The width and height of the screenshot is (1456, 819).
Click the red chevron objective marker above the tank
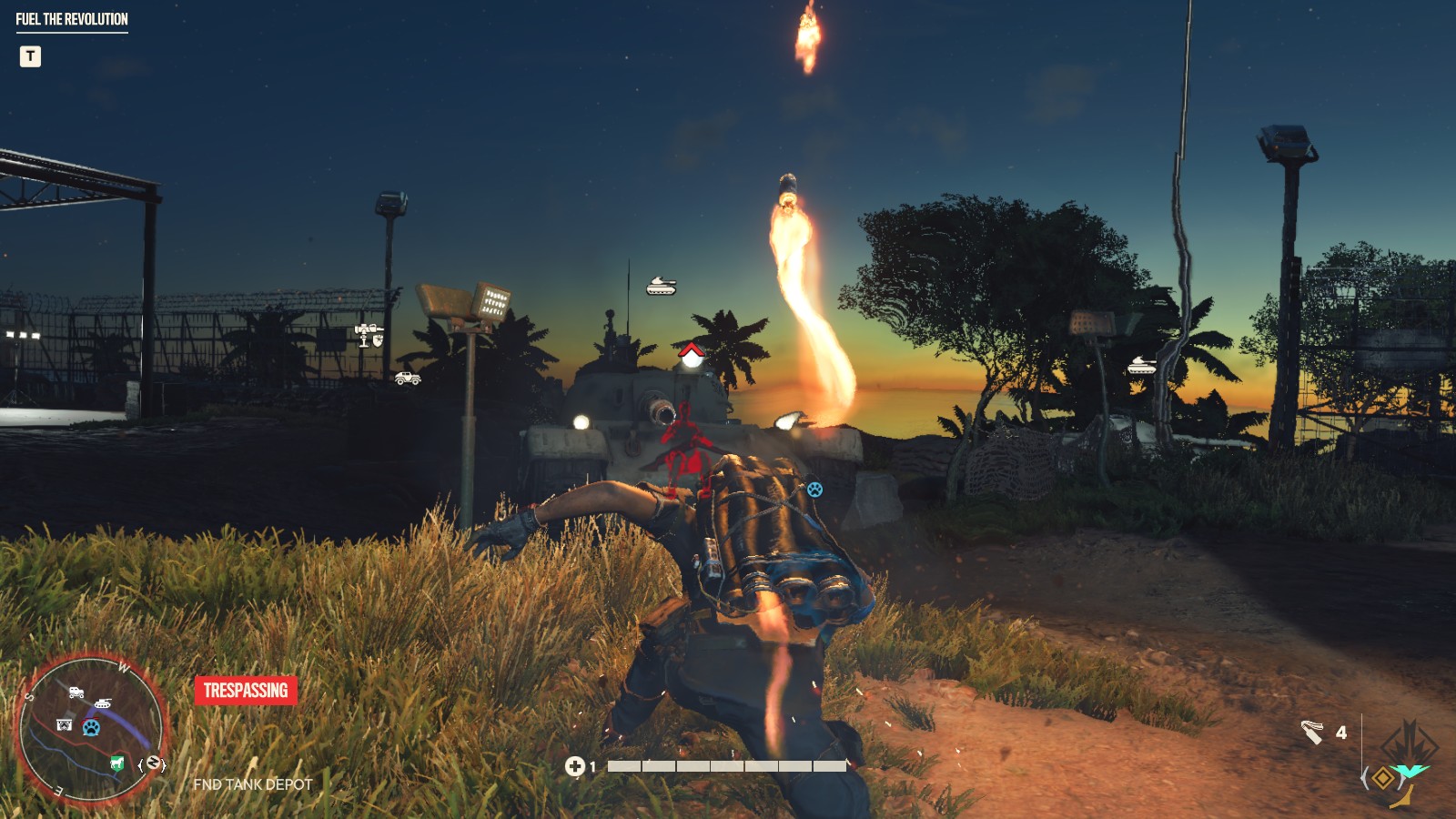coord(690,350)
